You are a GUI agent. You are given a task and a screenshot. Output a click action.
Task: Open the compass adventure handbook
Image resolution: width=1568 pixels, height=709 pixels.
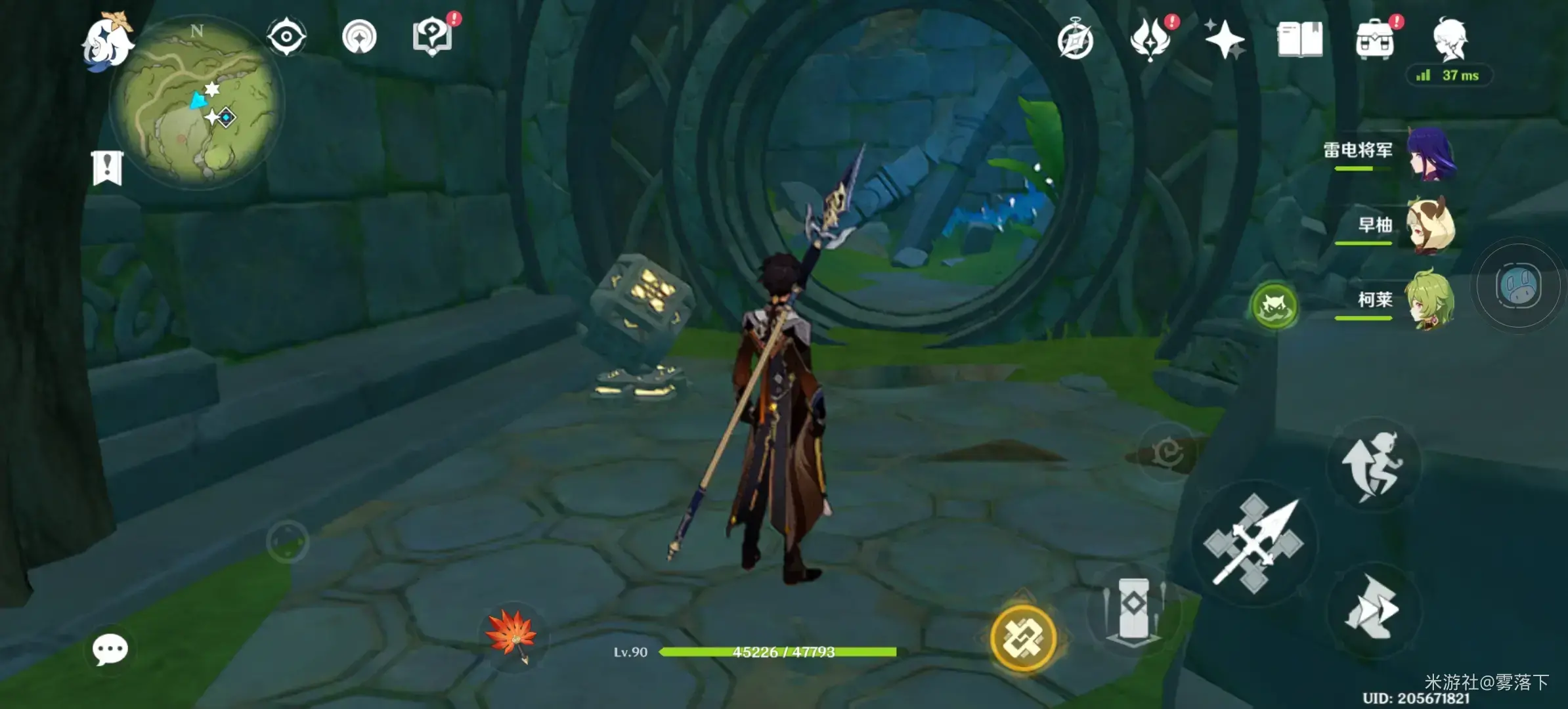point(1076,41)
